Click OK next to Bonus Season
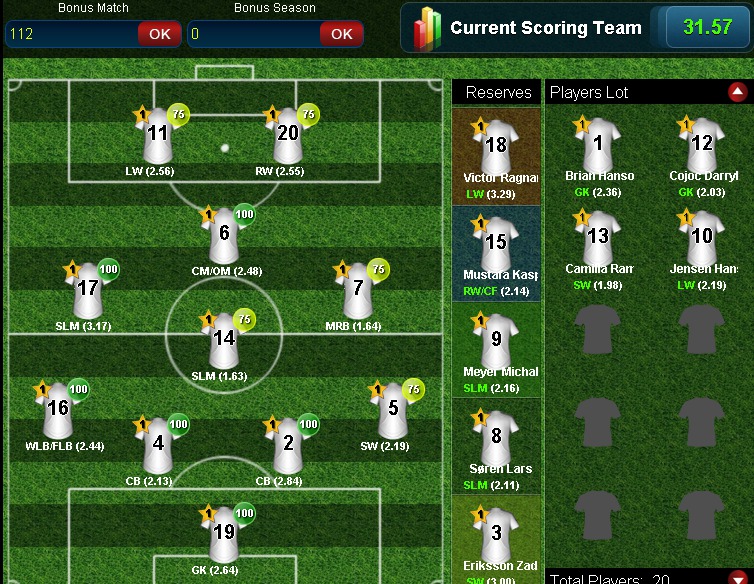The image size is (754, 584). pyautogui.click(x=341, y=33)
